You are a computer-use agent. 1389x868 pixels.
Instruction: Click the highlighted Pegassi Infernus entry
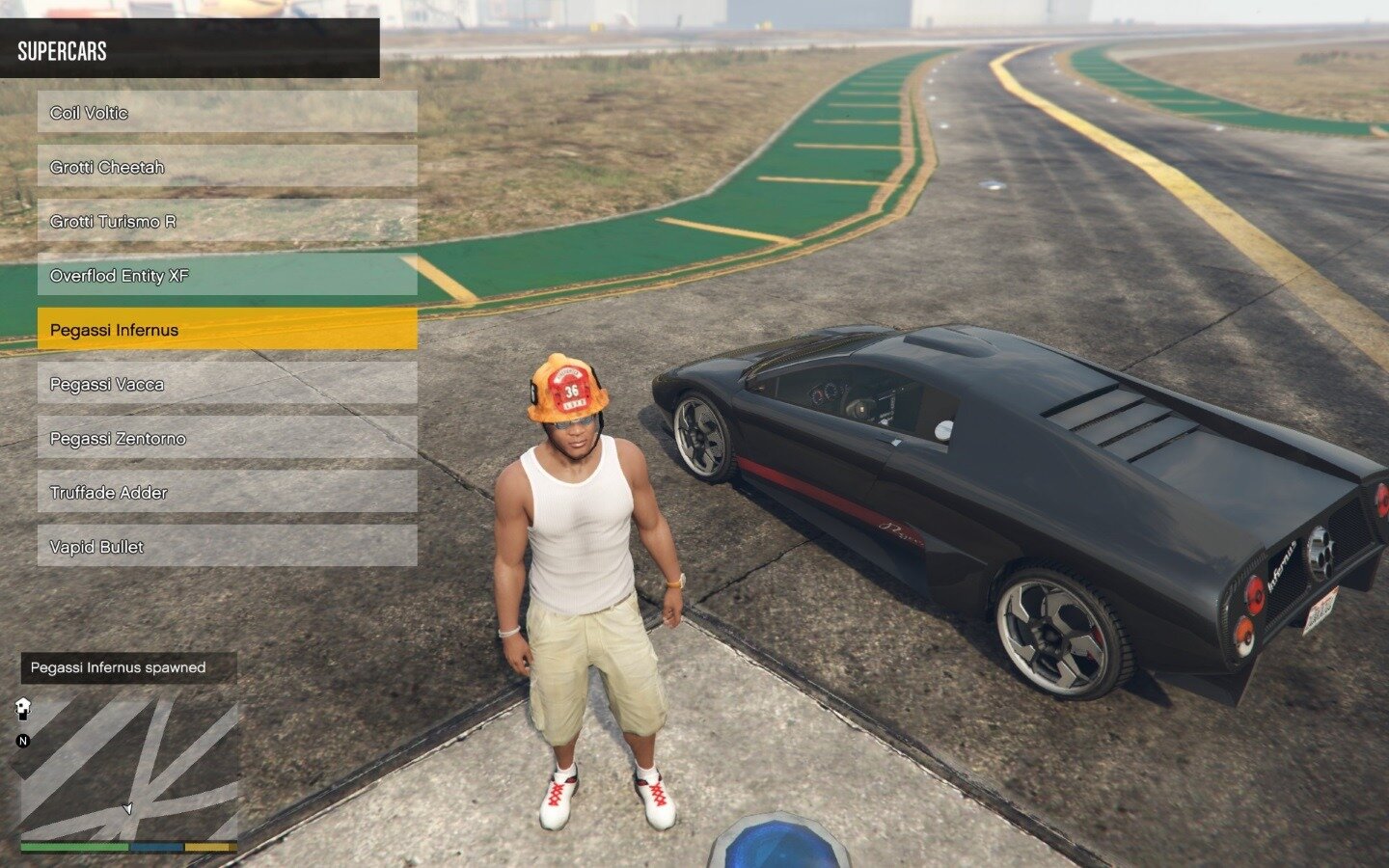coord(227,329)
